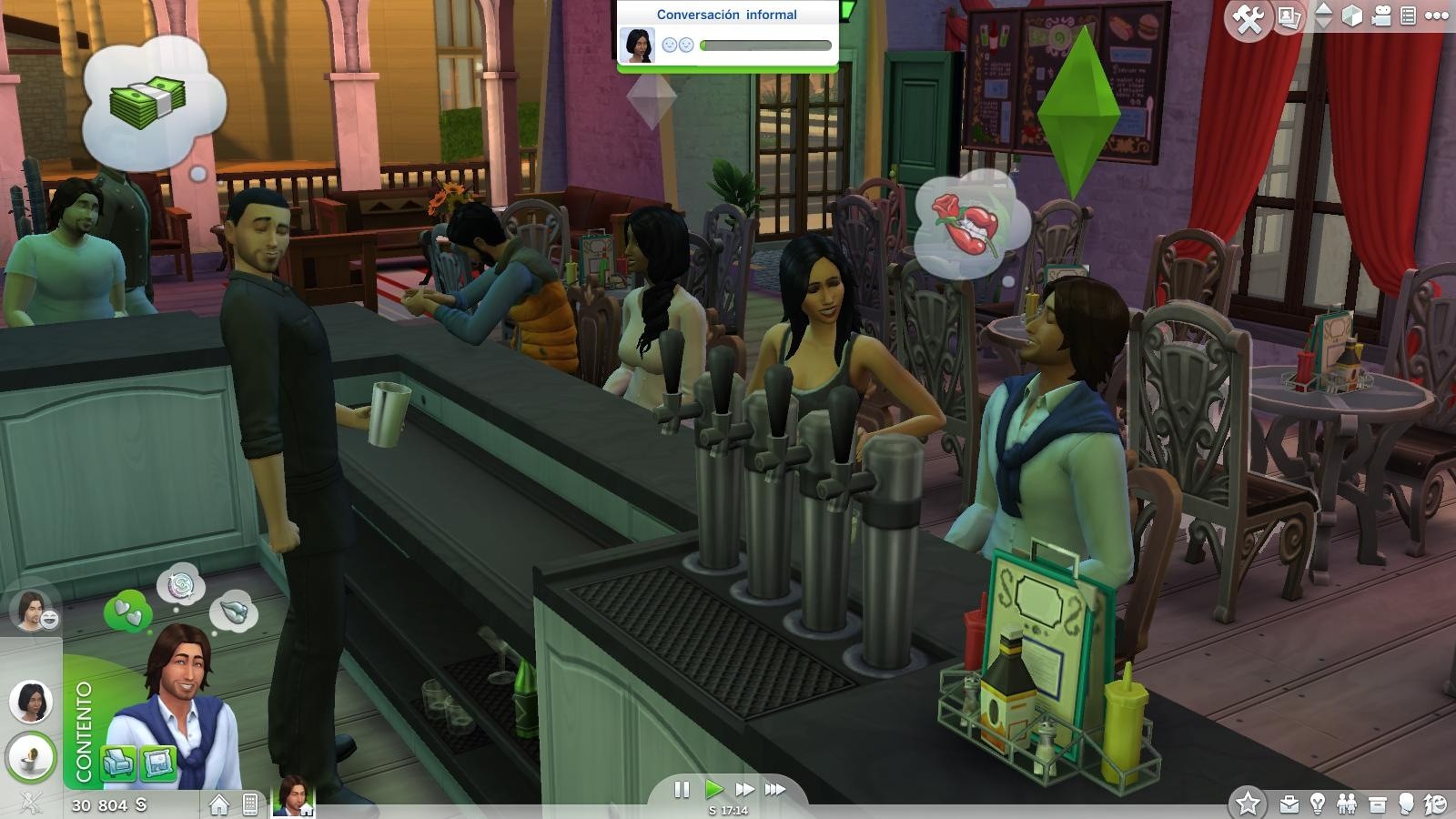Open the skills lightbulb icon
This screenshot has height=819, width=1456.
coord(1319,803)
